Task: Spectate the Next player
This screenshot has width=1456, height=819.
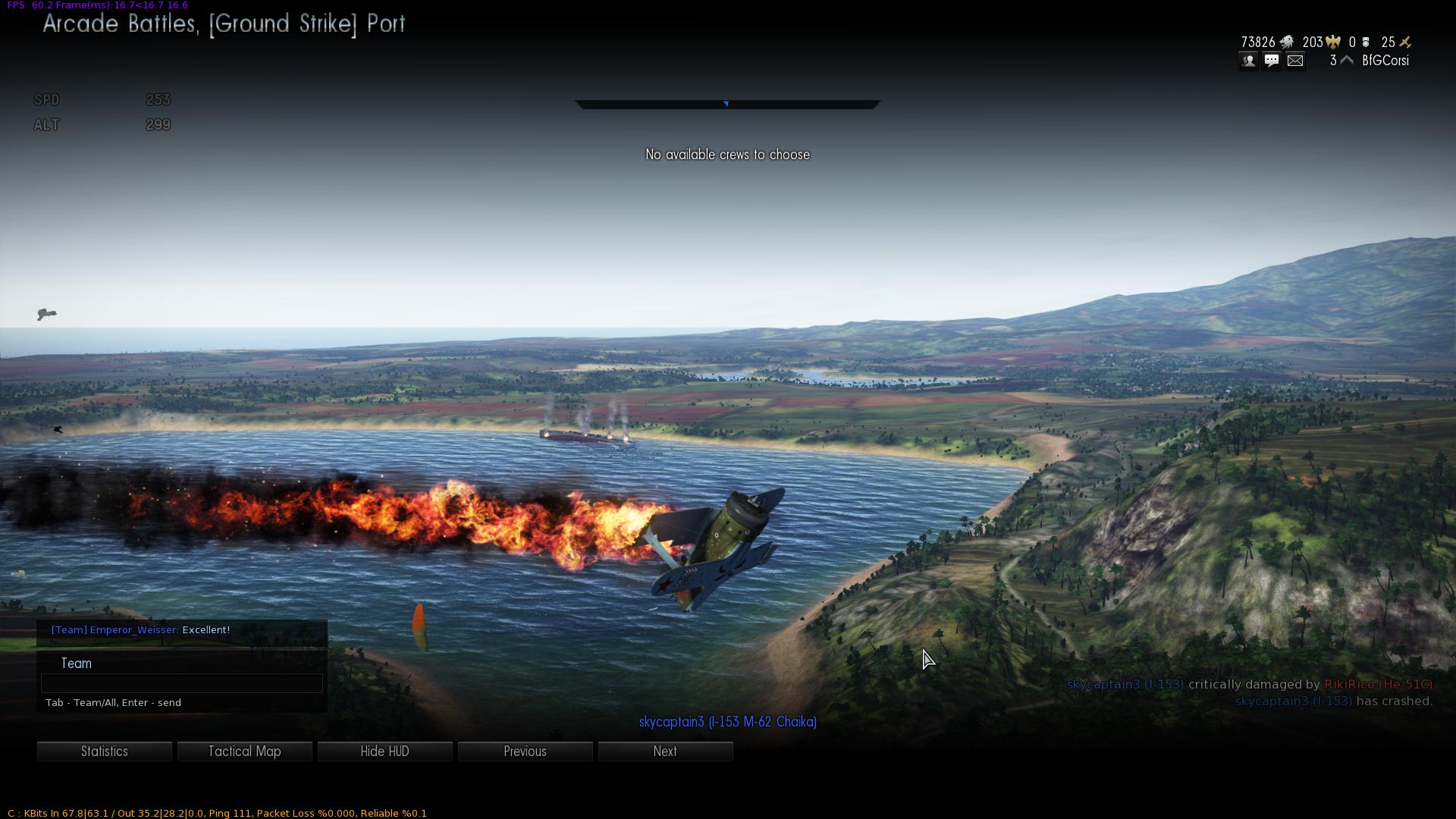Action: click(x=665, y=752)
